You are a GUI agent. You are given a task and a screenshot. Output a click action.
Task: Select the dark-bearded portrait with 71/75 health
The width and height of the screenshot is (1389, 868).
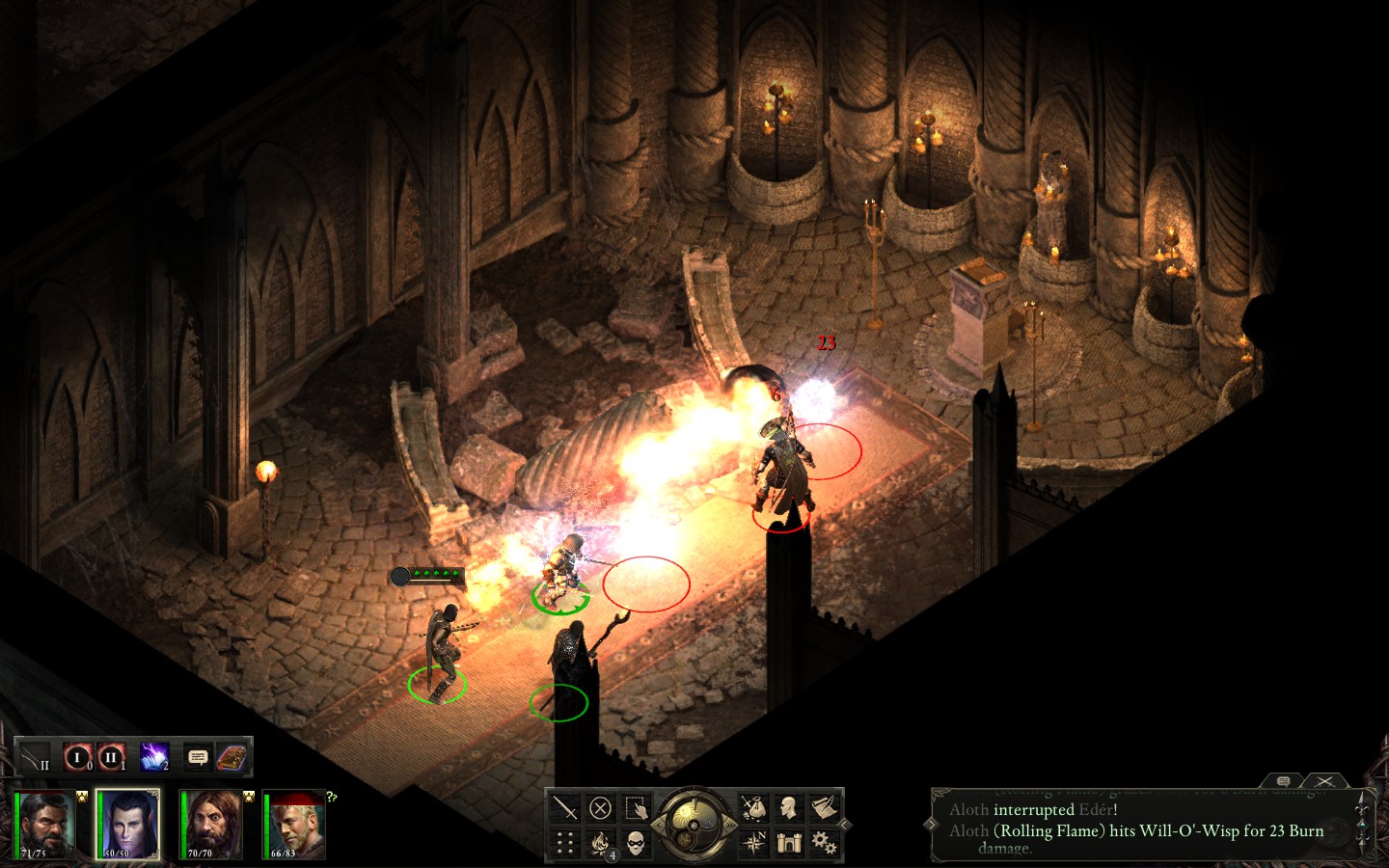[45, 825]
